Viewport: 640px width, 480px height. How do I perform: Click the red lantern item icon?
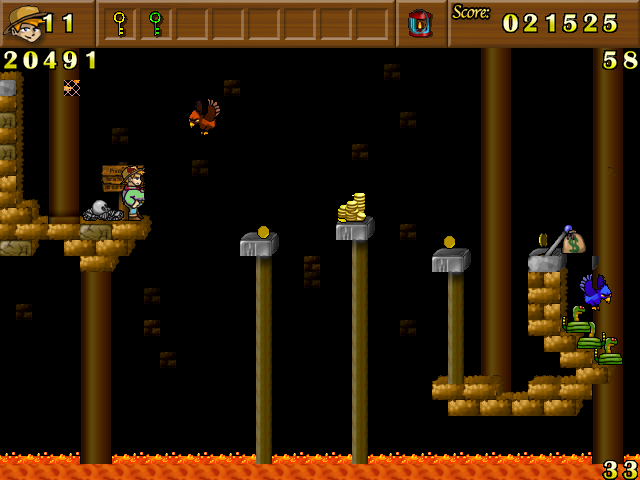420,23
